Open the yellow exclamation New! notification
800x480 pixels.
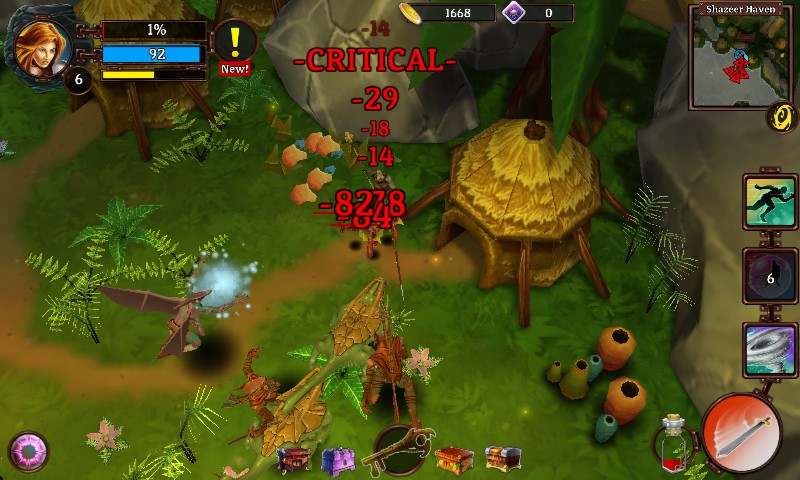point(235,45)
